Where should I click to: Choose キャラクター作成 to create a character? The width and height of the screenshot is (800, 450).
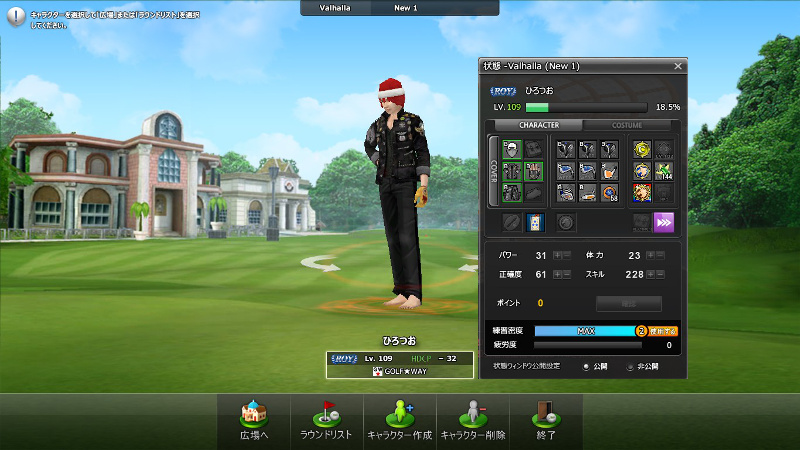[398, 421]
